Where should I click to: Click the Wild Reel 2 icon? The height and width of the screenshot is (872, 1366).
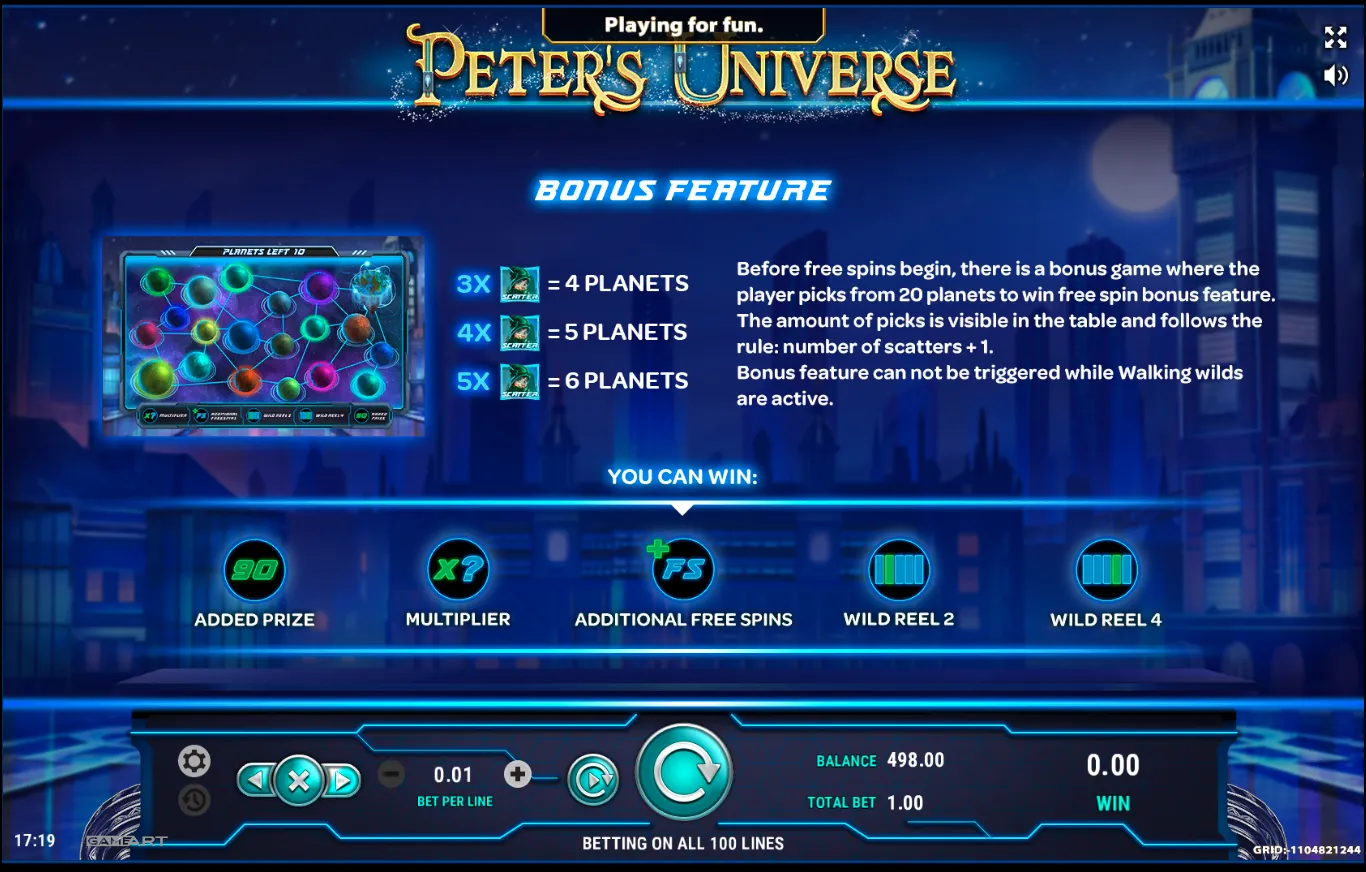(x=897, y=570)
